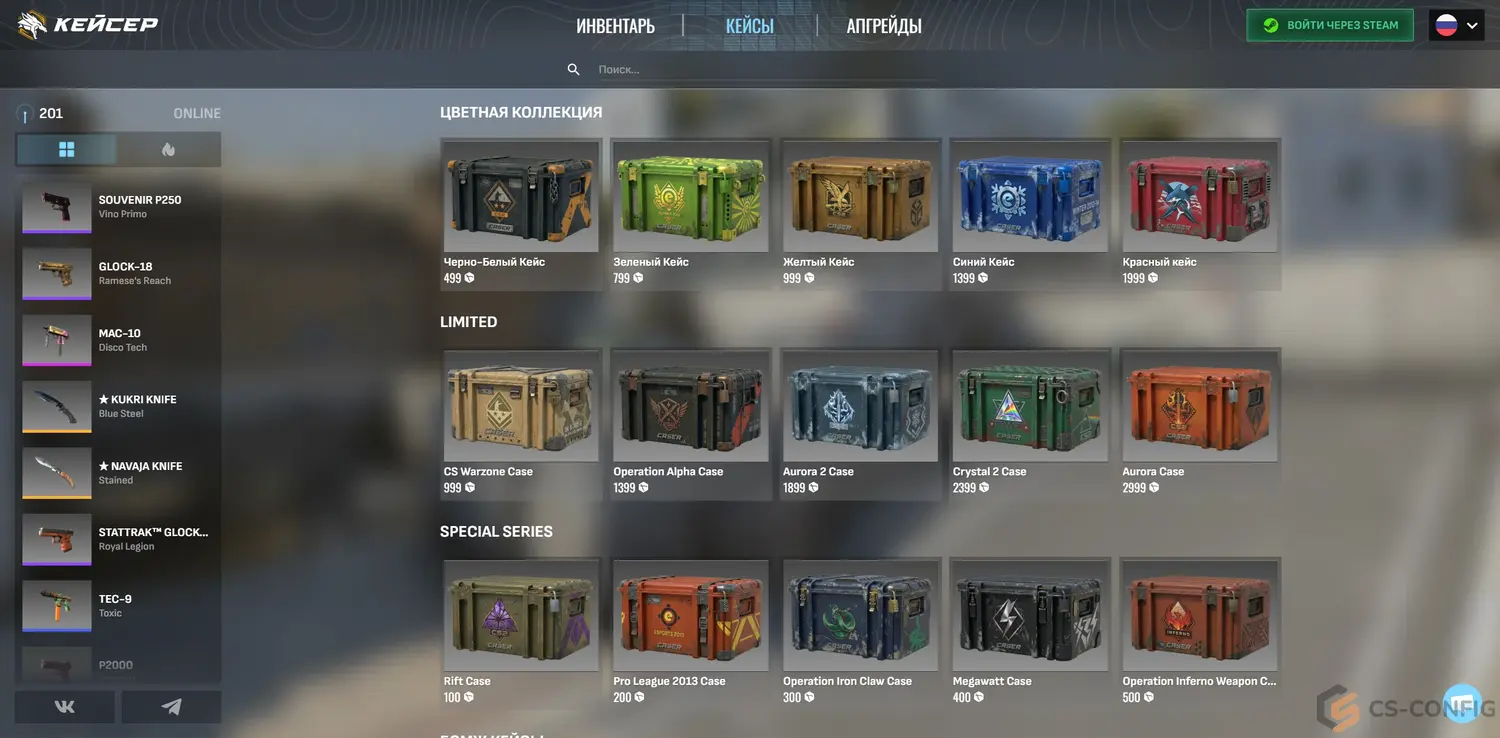Switch to the flame filter in sidebar
This screenshot has height=738, width=1500.
tap(168, 149)
